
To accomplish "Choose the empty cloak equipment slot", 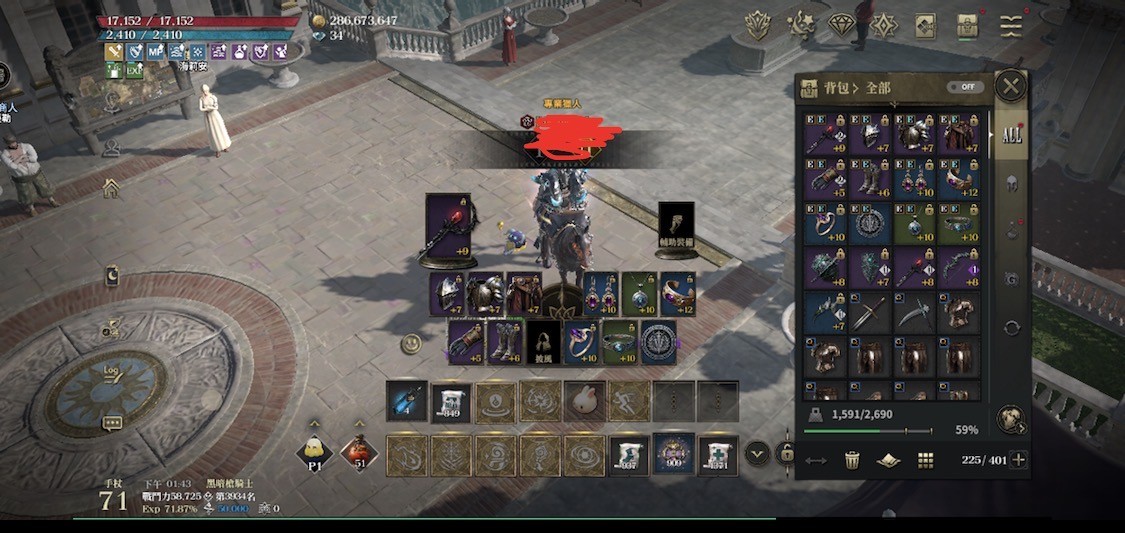I will point(543,341).
